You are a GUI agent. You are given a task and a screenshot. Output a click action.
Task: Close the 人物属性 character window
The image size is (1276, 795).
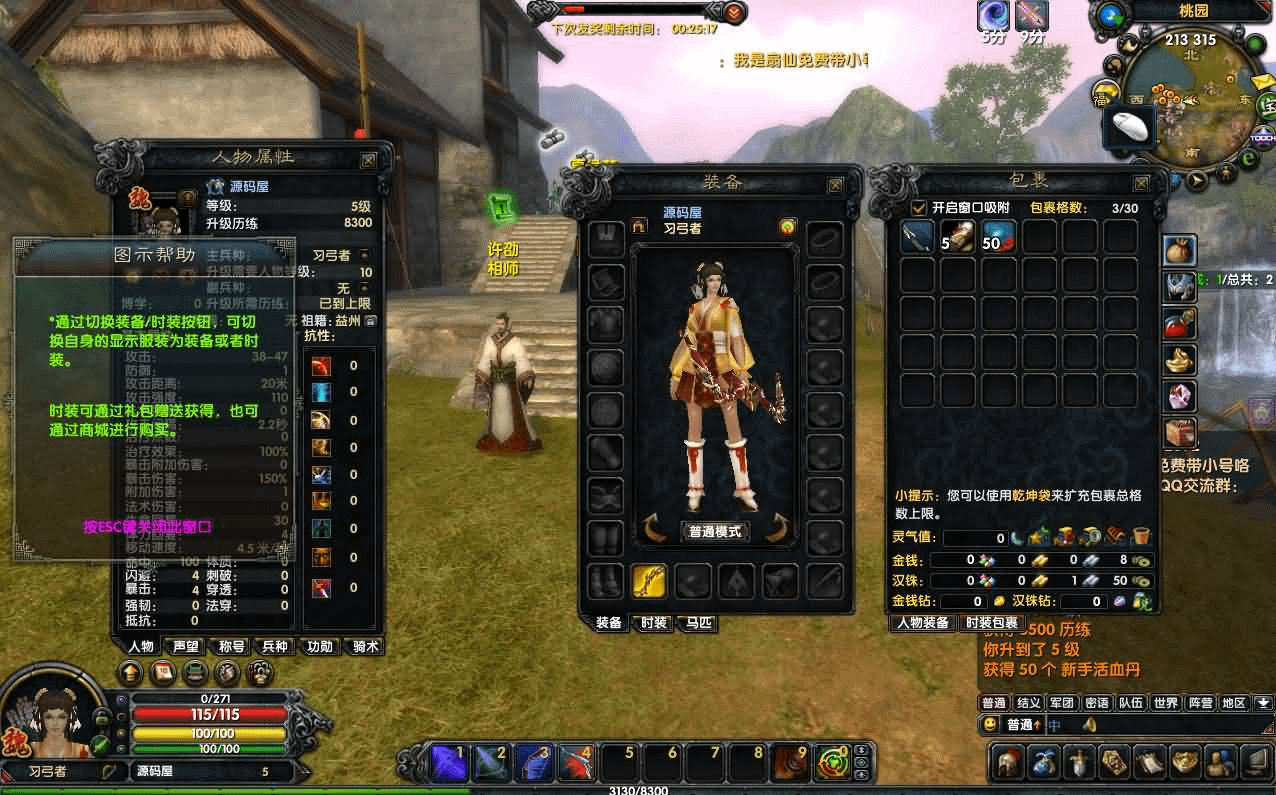click(369, 159)
